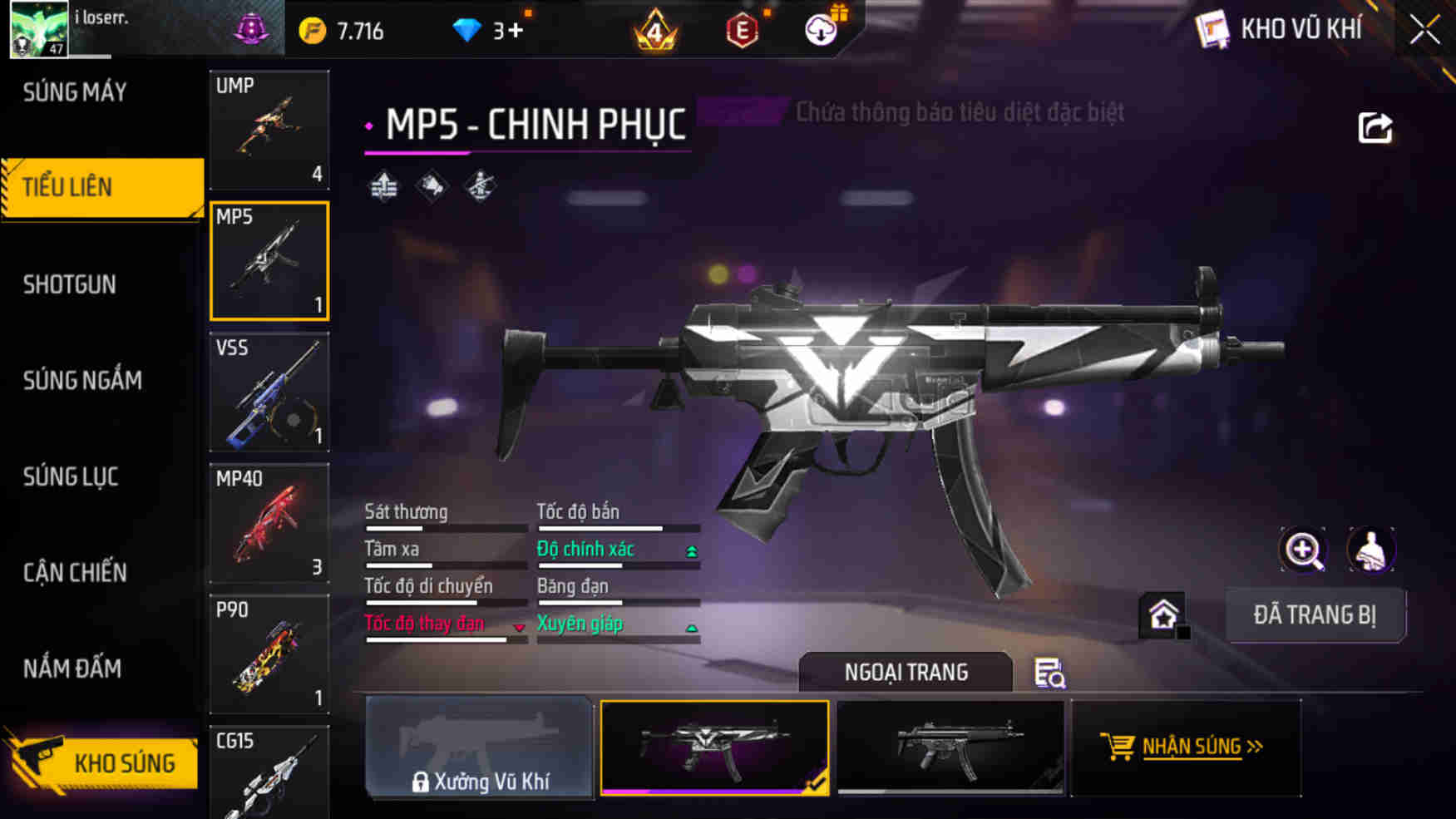1456x819 pixels.
Task: Switch to the NGOẠI TRANG tab
Action: pos(905,672)
